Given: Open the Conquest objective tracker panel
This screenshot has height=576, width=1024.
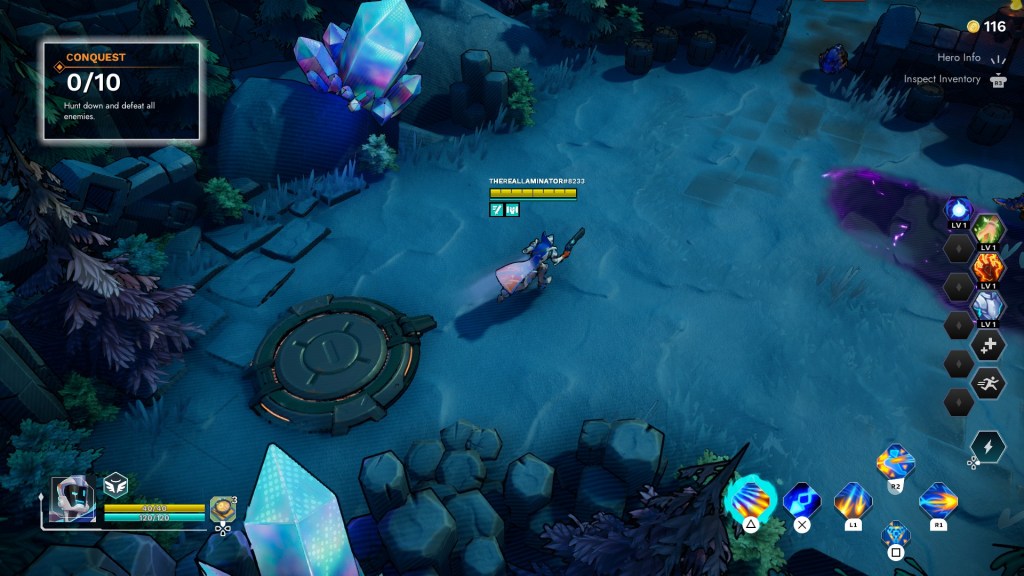Looking at the screenshot, I should [121, 90].
